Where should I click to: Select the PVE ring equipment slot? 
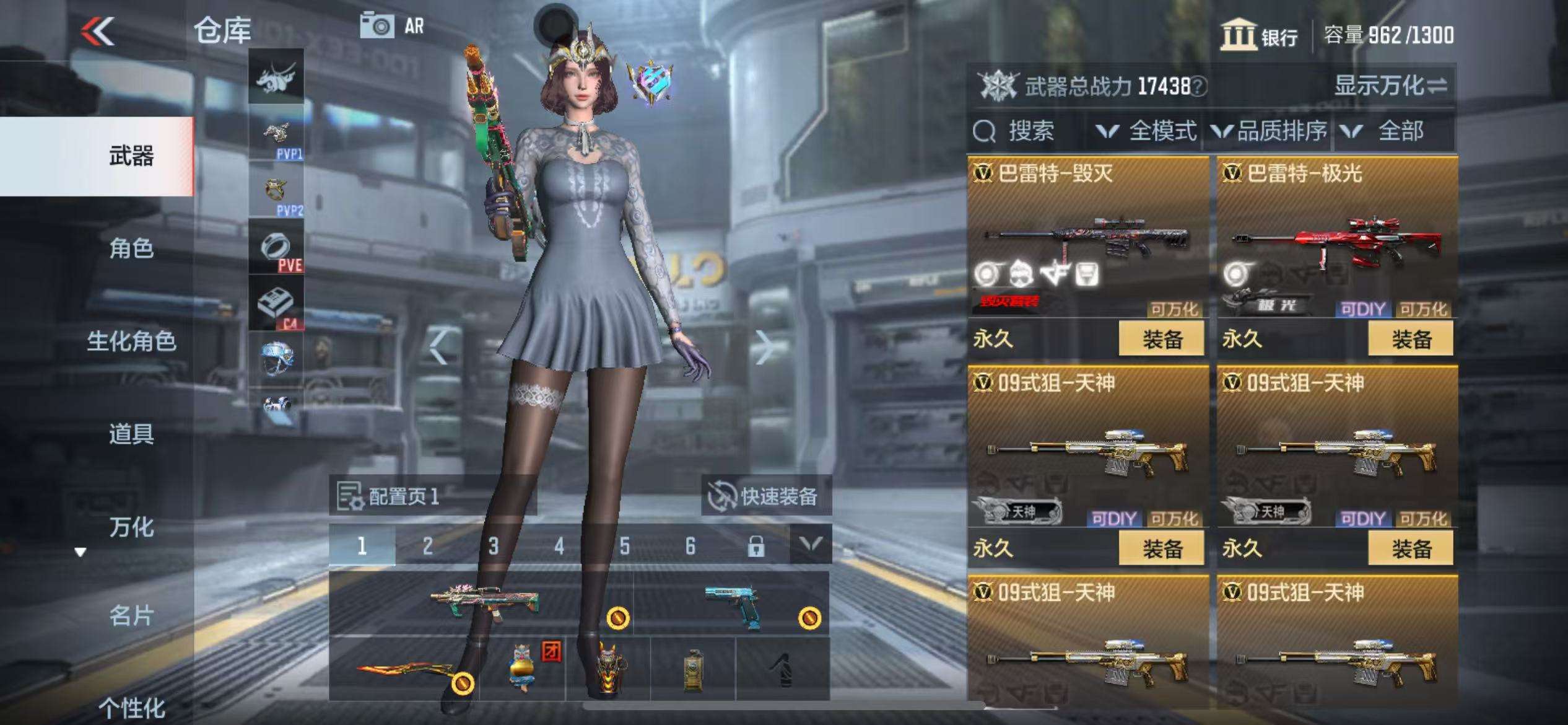[276, 249]
